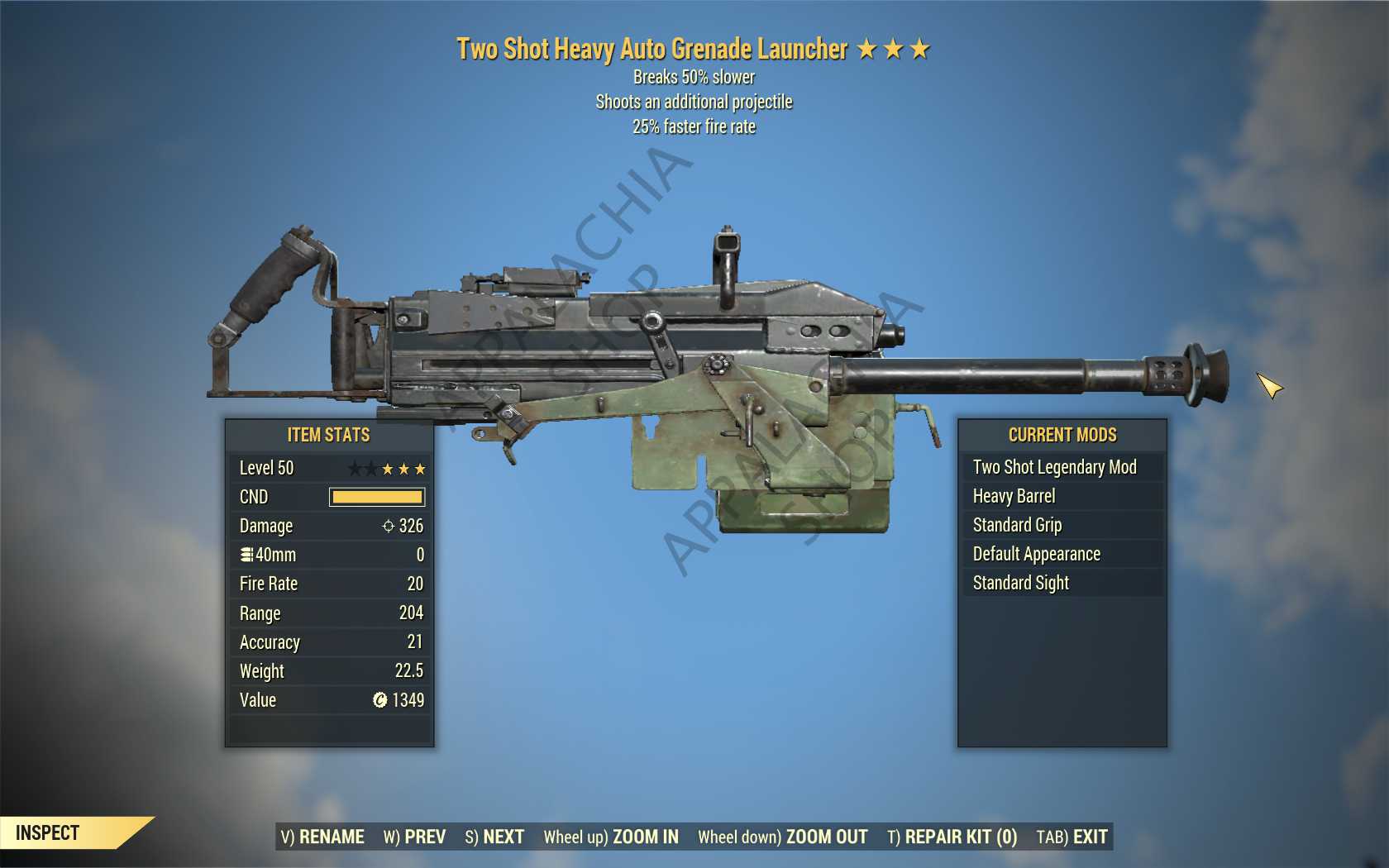Click the Default Appearance mod row
This screenshot has width=1389, height=868.
[1036, 554]
